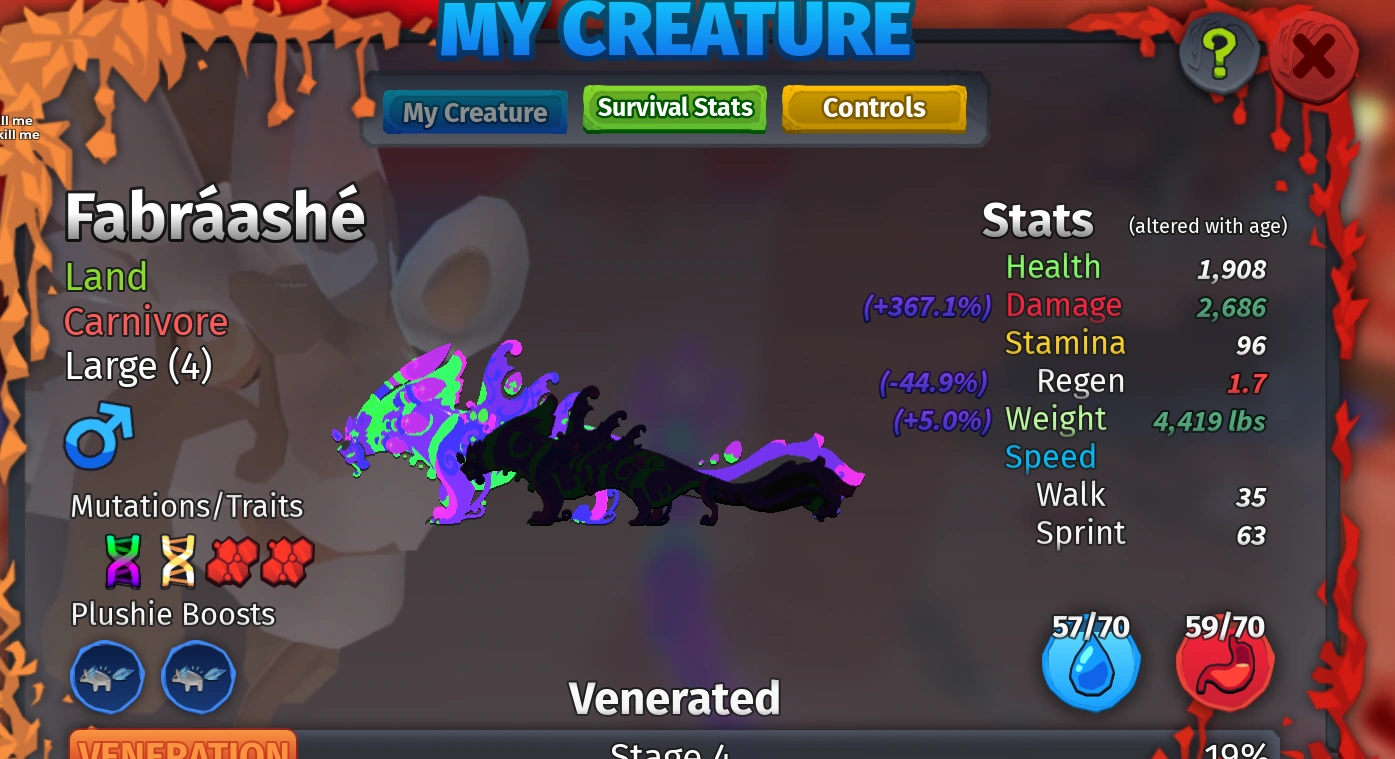Open the VENERATION panel
Screen dimensions: 1395x759
point(182,748)
